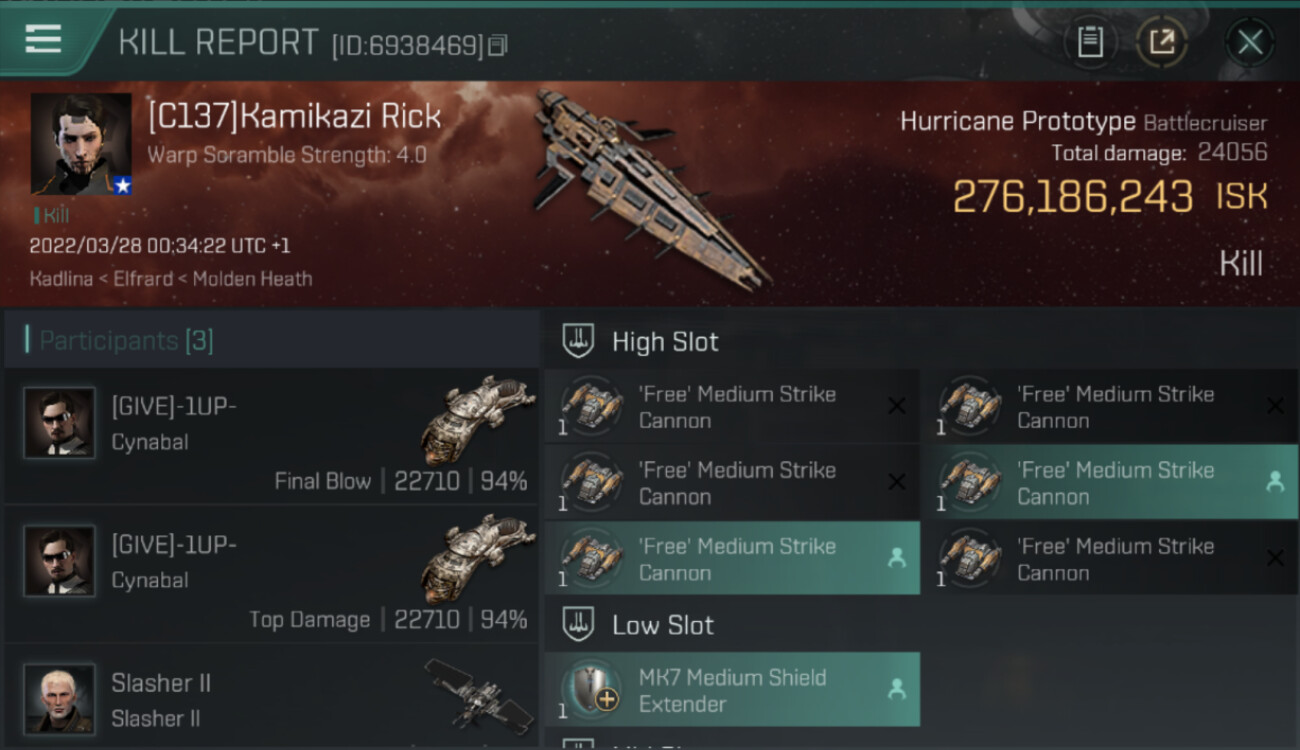This screenshot has height=750, width=1300.
Task: Click the Participants section header
Action: click(126, 341)
